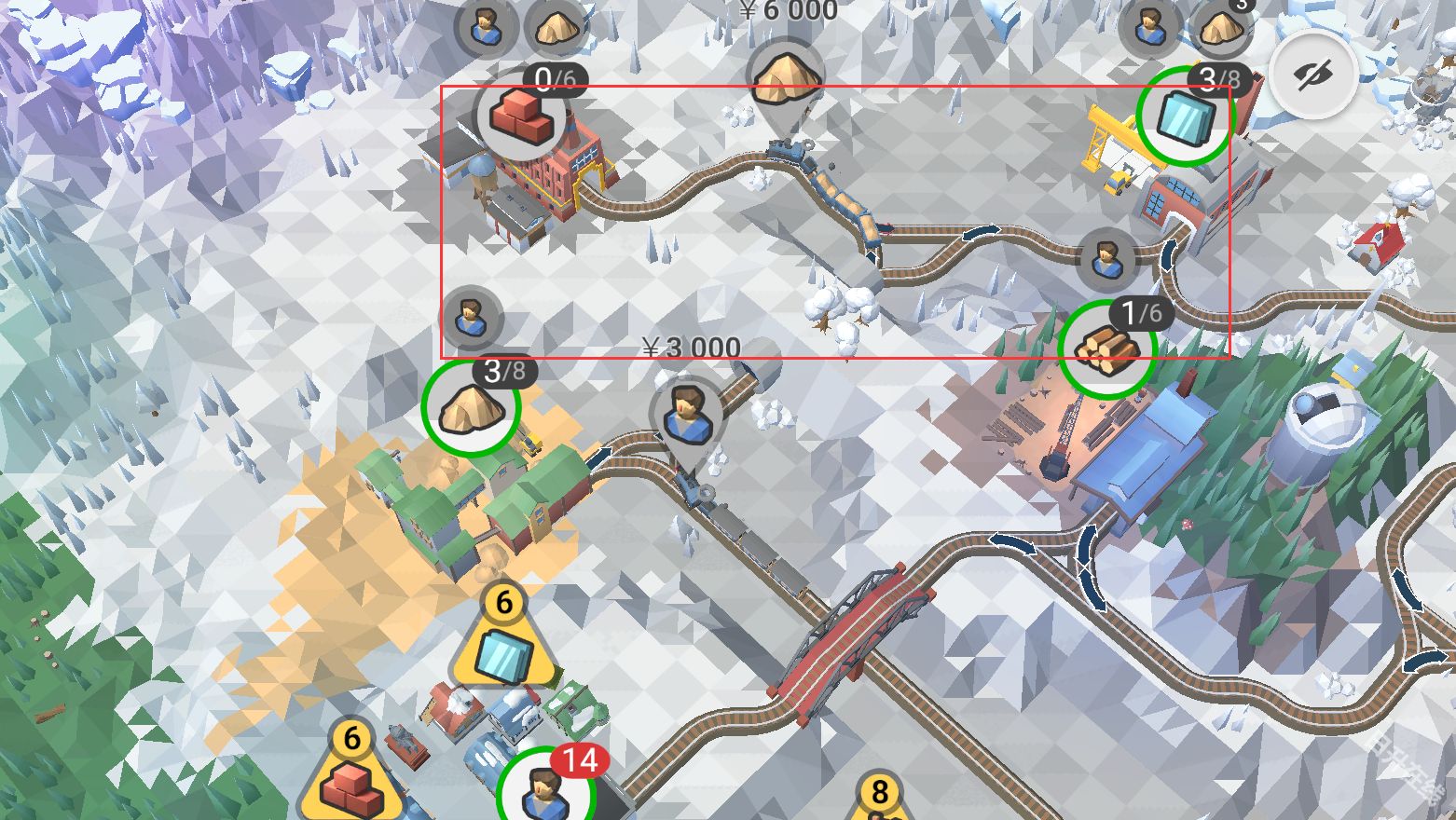This screenshot has width=1456, height=820.
Task: Click the worker passenger pin above the train
Action: click(689, 416)
